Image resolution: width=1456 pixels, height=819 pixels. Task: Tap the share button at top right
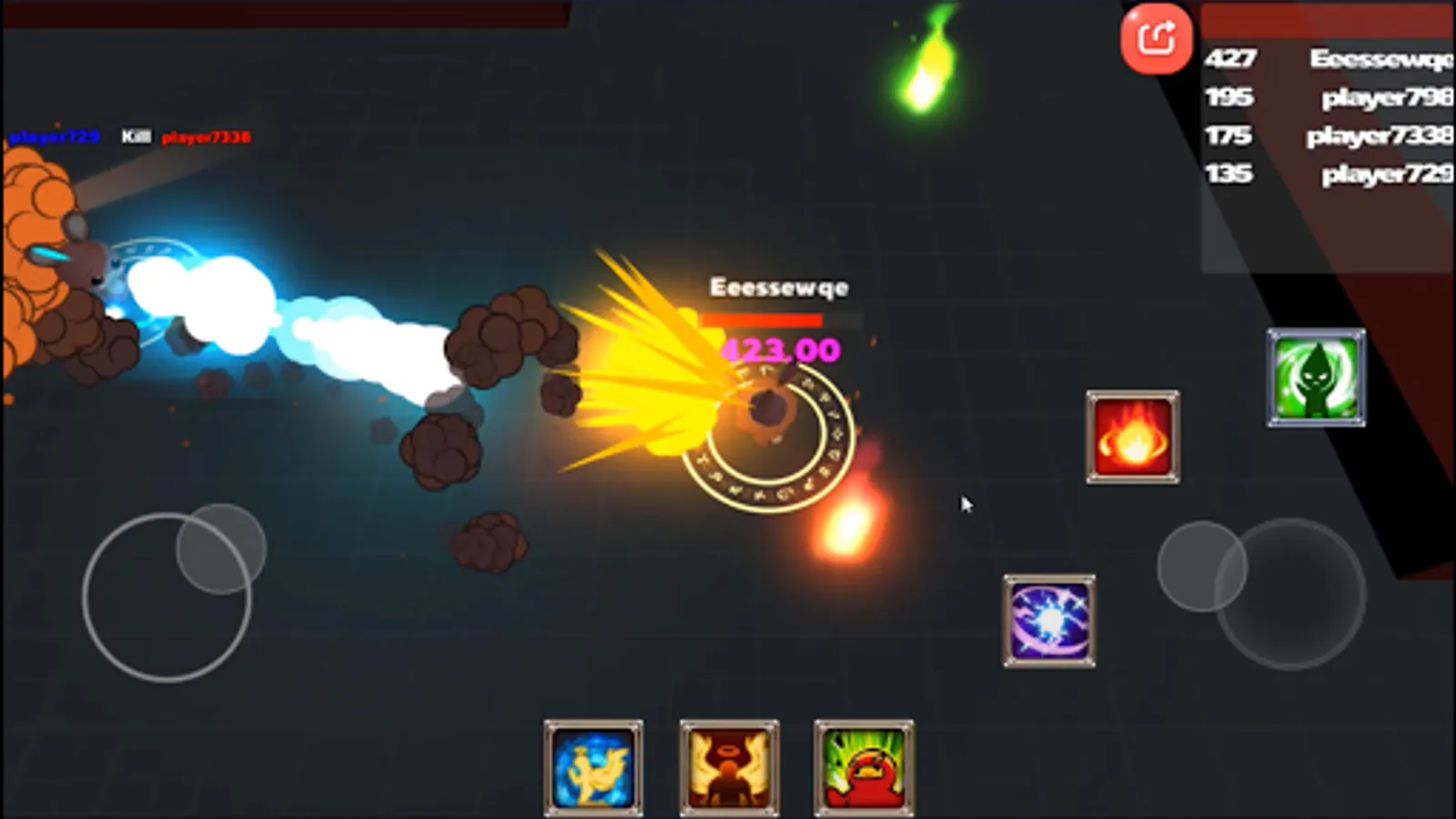1156,40
